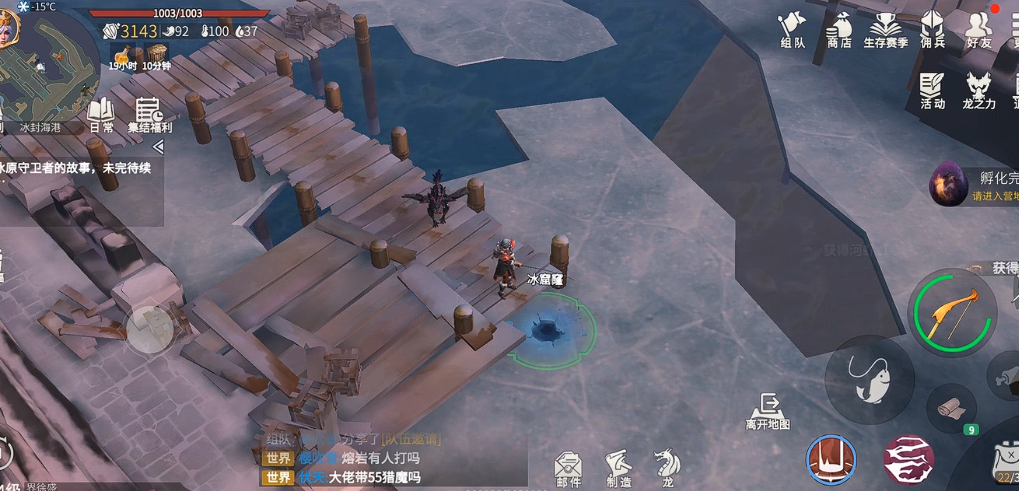Viewport: 1019px width, 491px height.
Task: Open the 邮件 mail inbox
Action: [568, 468]
